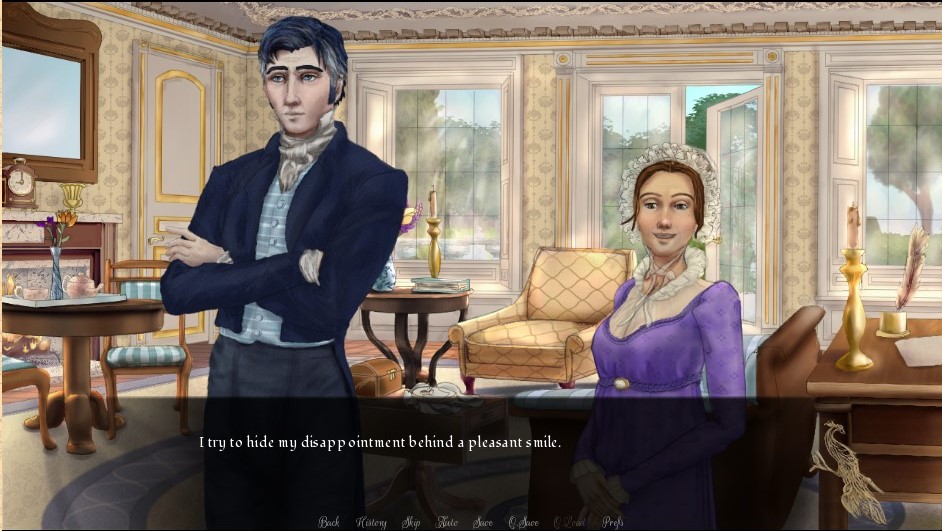
Task: Quick save with the Q.Save button
Action: 523,522
